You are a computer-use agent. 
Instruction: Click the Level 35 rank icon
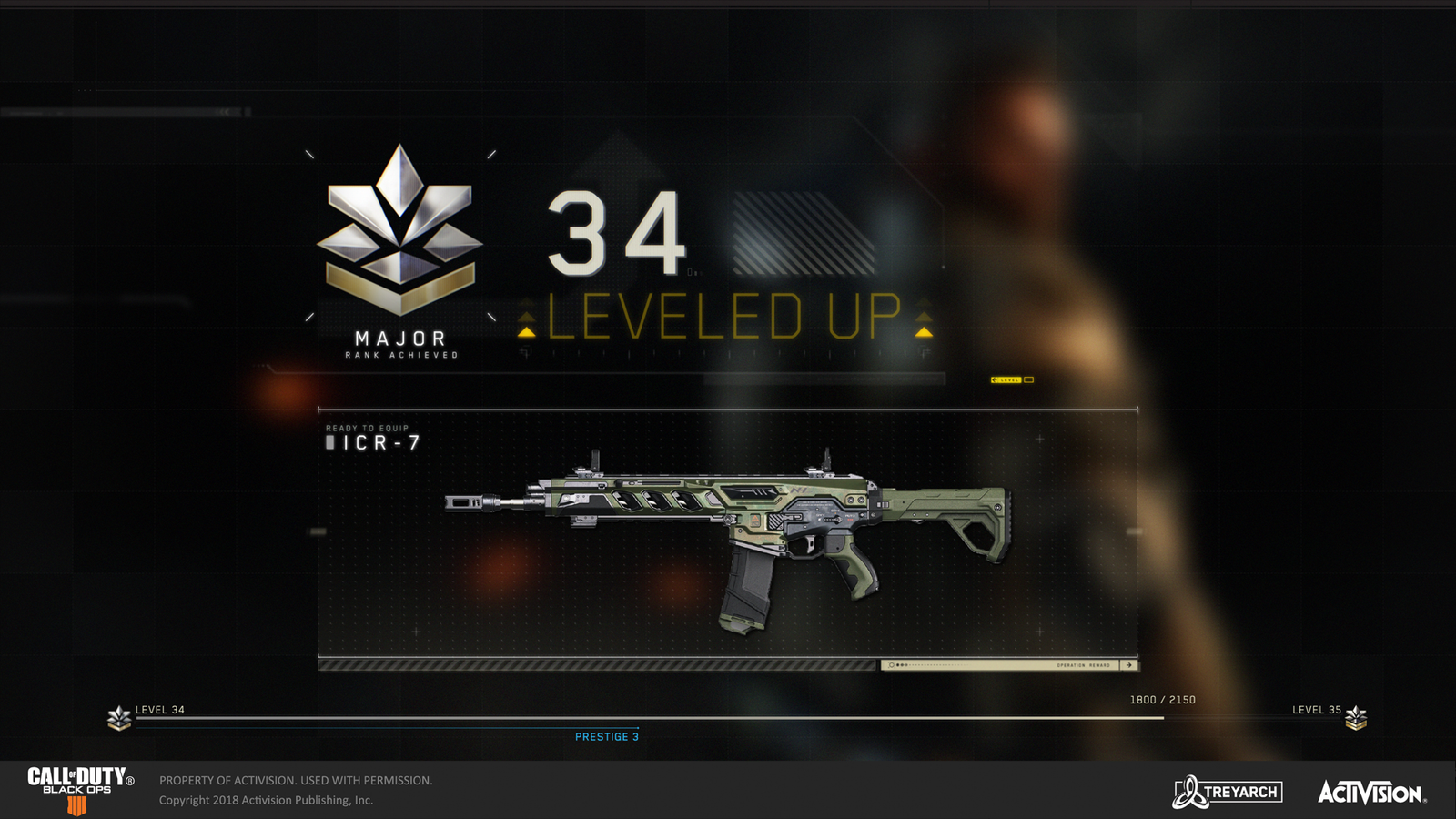pyautogui.click(x=1356, y=716)
